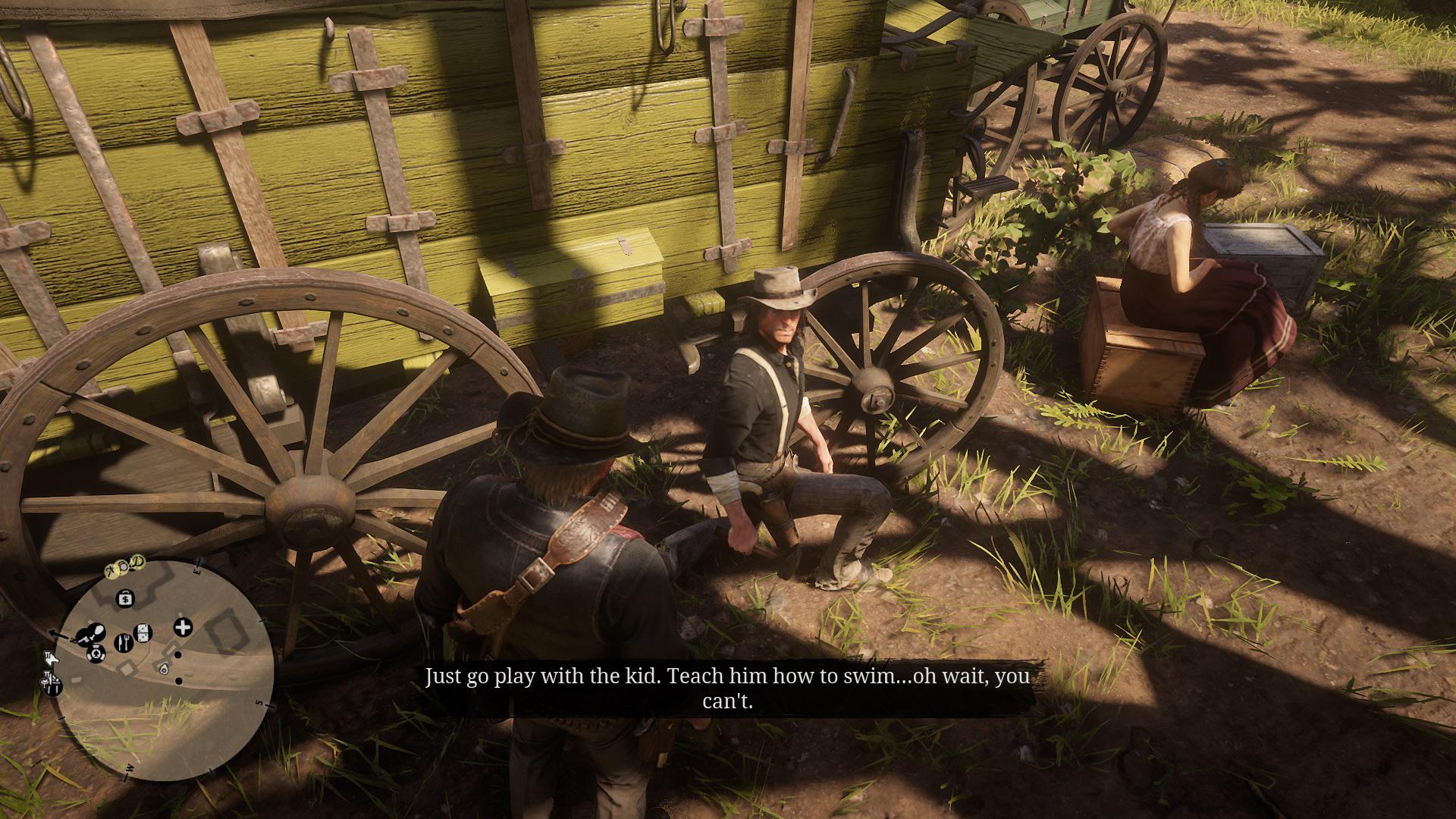Viewport: 1456px width, 819px height.
Task: Click the poker chip game icon
Action: pos(96,654)
